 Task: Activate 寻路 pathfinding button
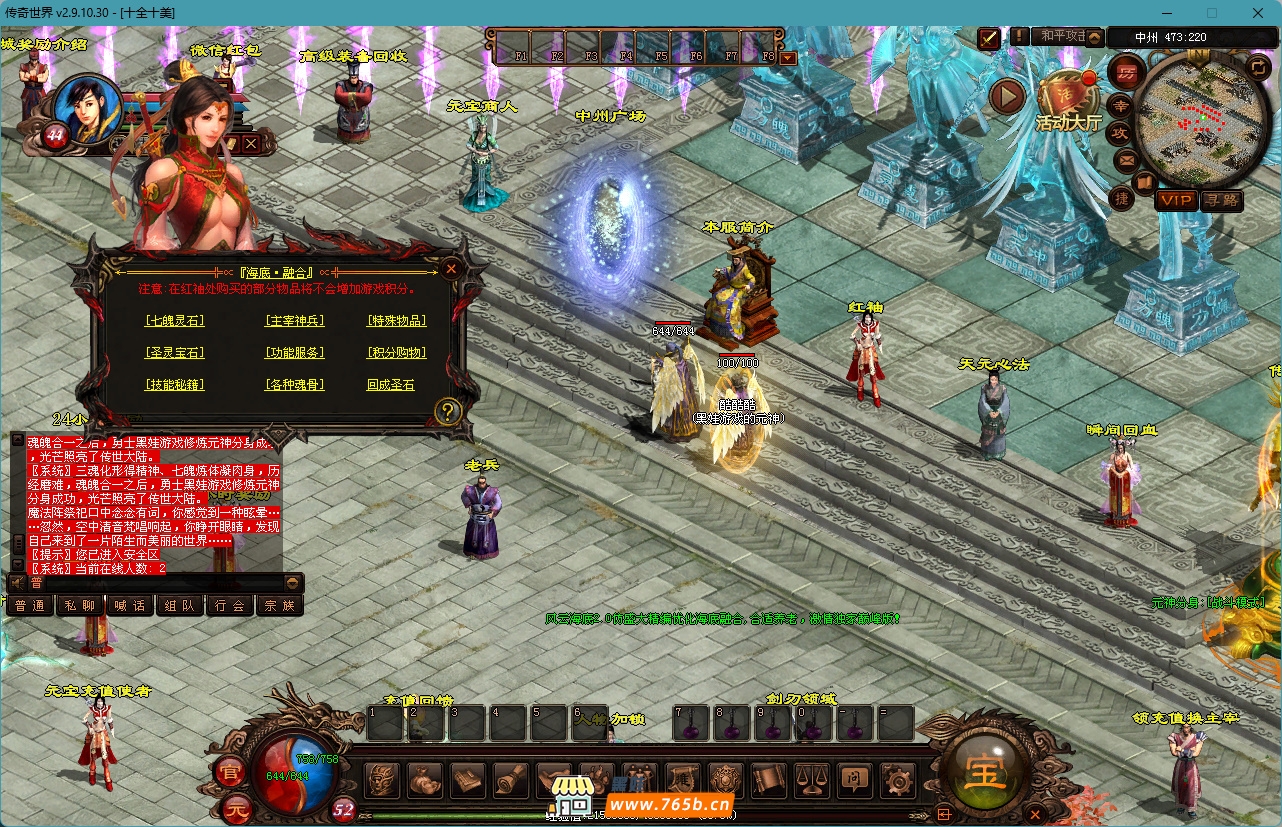pyautogui.click(x=1221, y=200)
